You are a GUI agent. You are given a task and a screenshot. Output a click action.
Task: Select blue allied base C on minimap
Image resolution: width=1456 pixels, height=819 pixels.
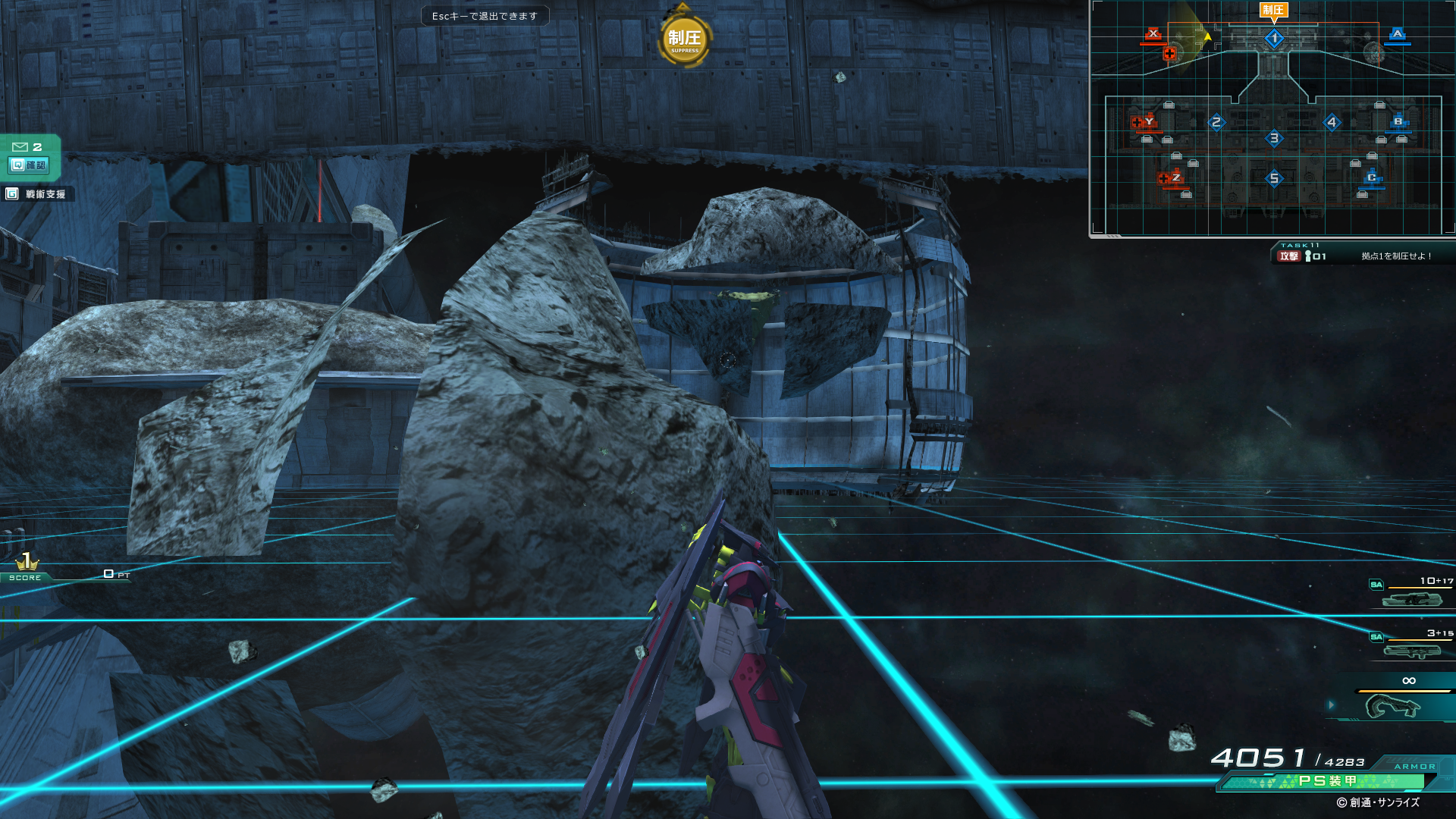1371,177
